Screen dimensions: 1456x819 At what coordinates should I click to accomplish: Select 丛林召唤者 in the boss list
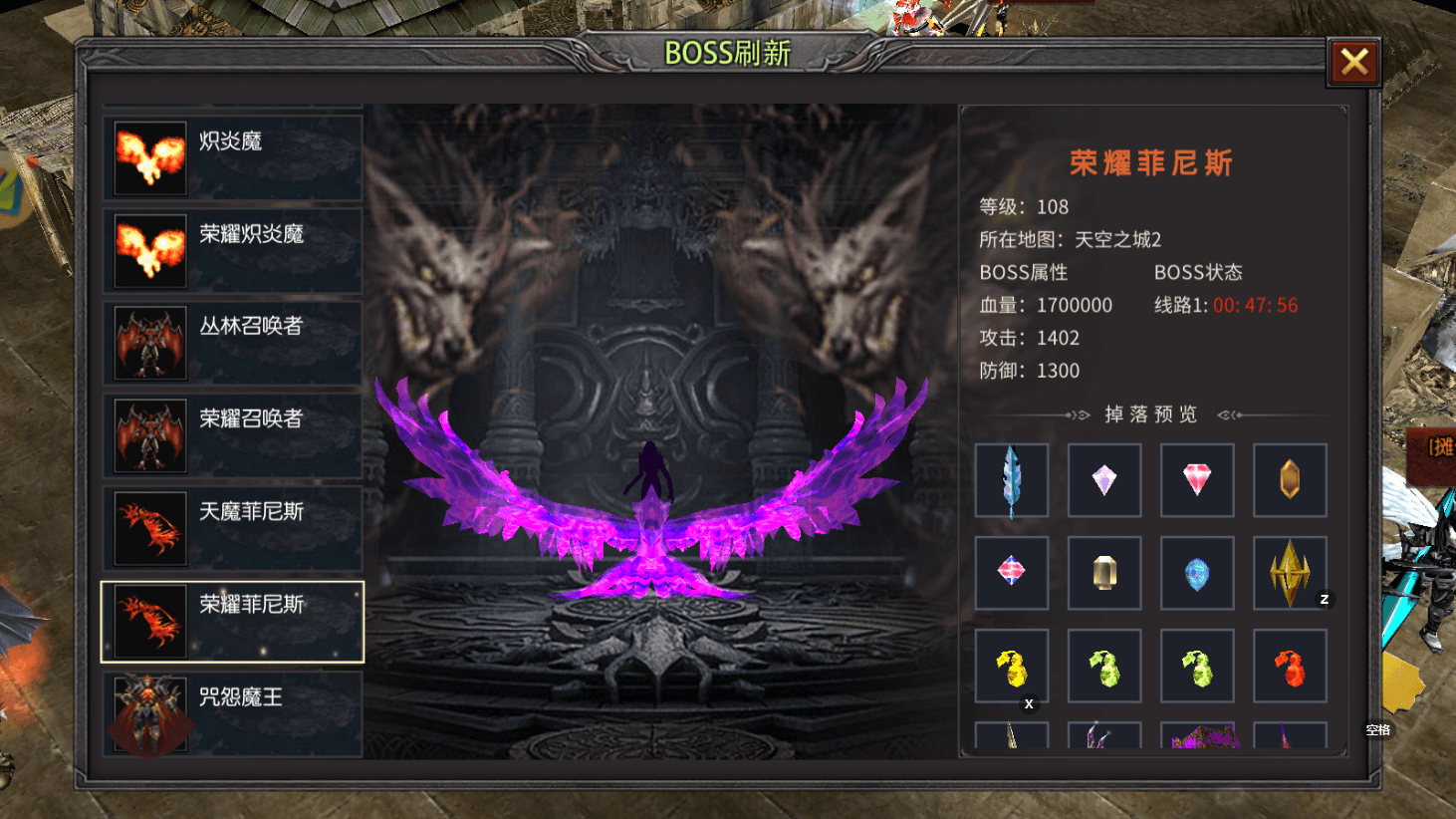(232, 343)
